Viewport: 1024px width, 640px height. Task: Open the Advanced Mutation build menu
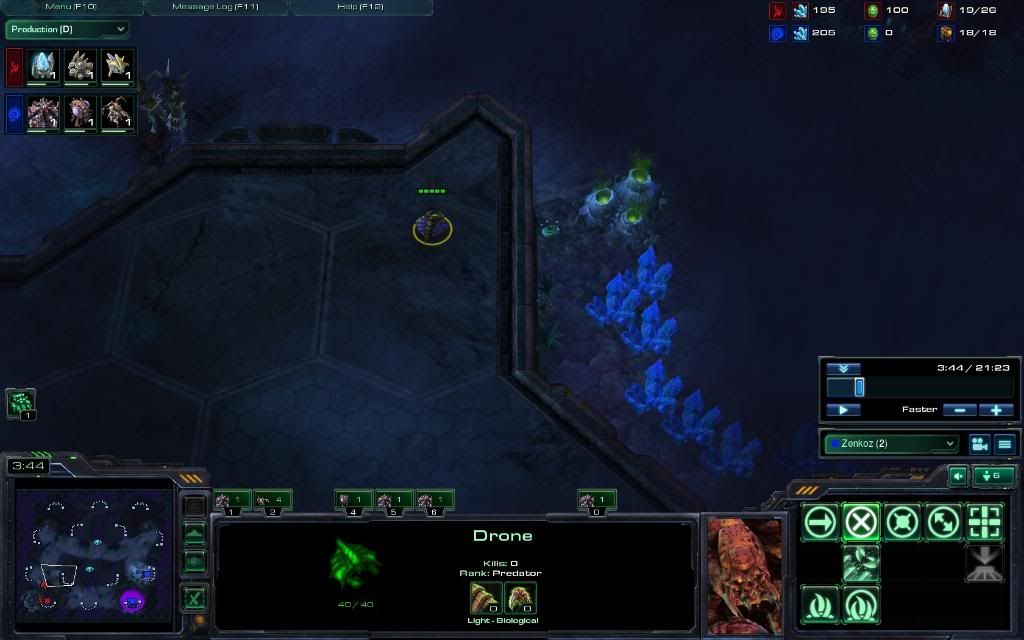point(861,604)
